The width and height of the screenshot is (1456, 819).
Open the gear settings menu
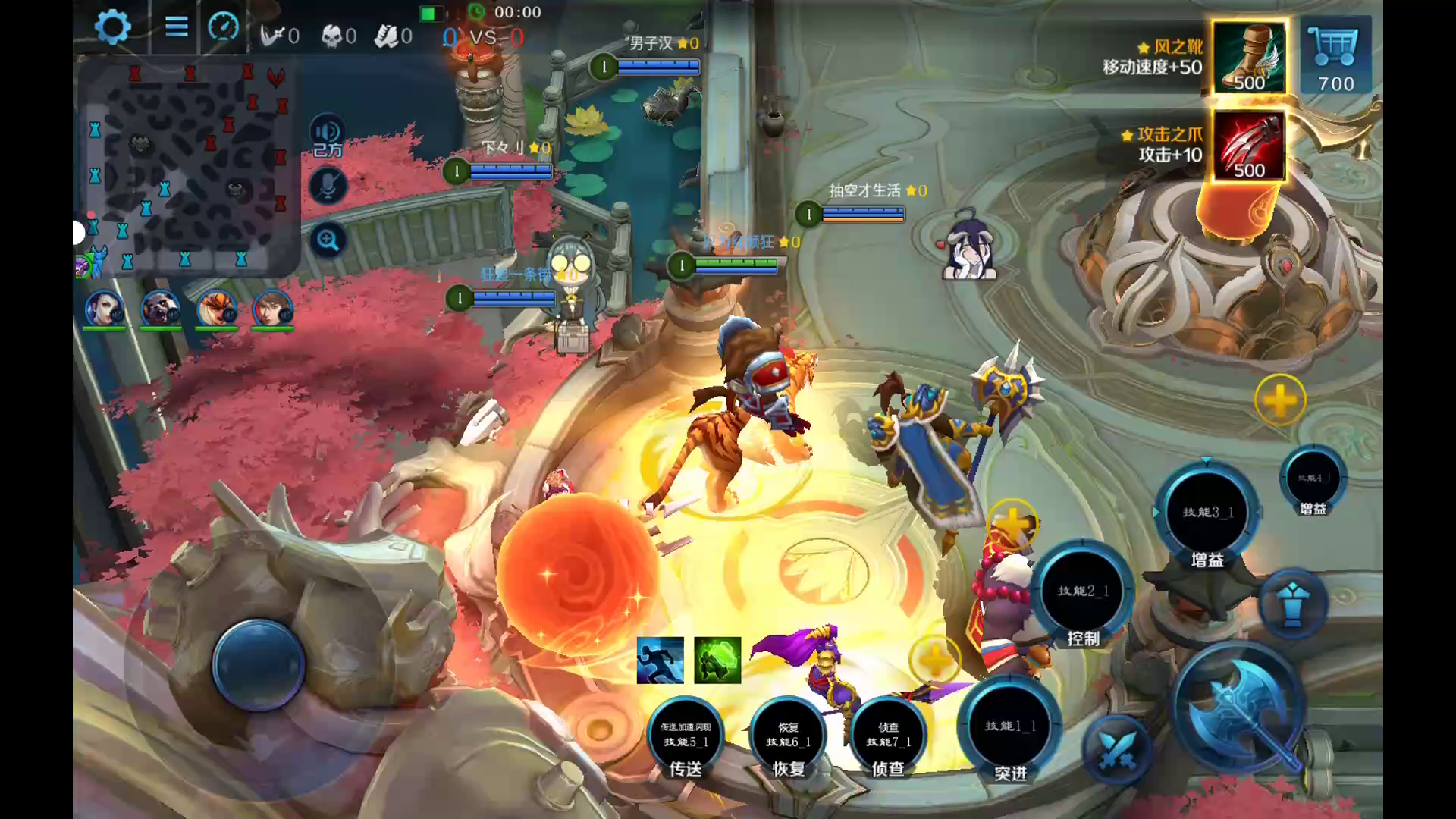112,28
